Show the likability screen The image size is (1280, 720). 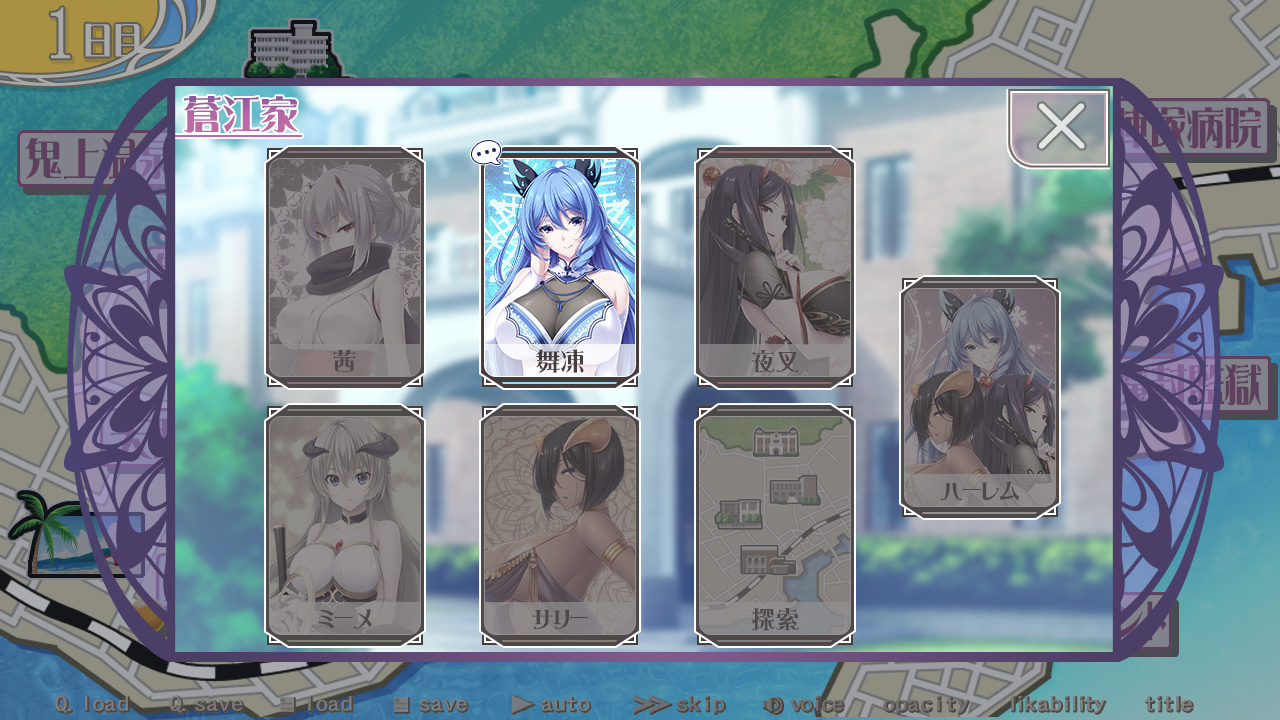[1057, 704]
